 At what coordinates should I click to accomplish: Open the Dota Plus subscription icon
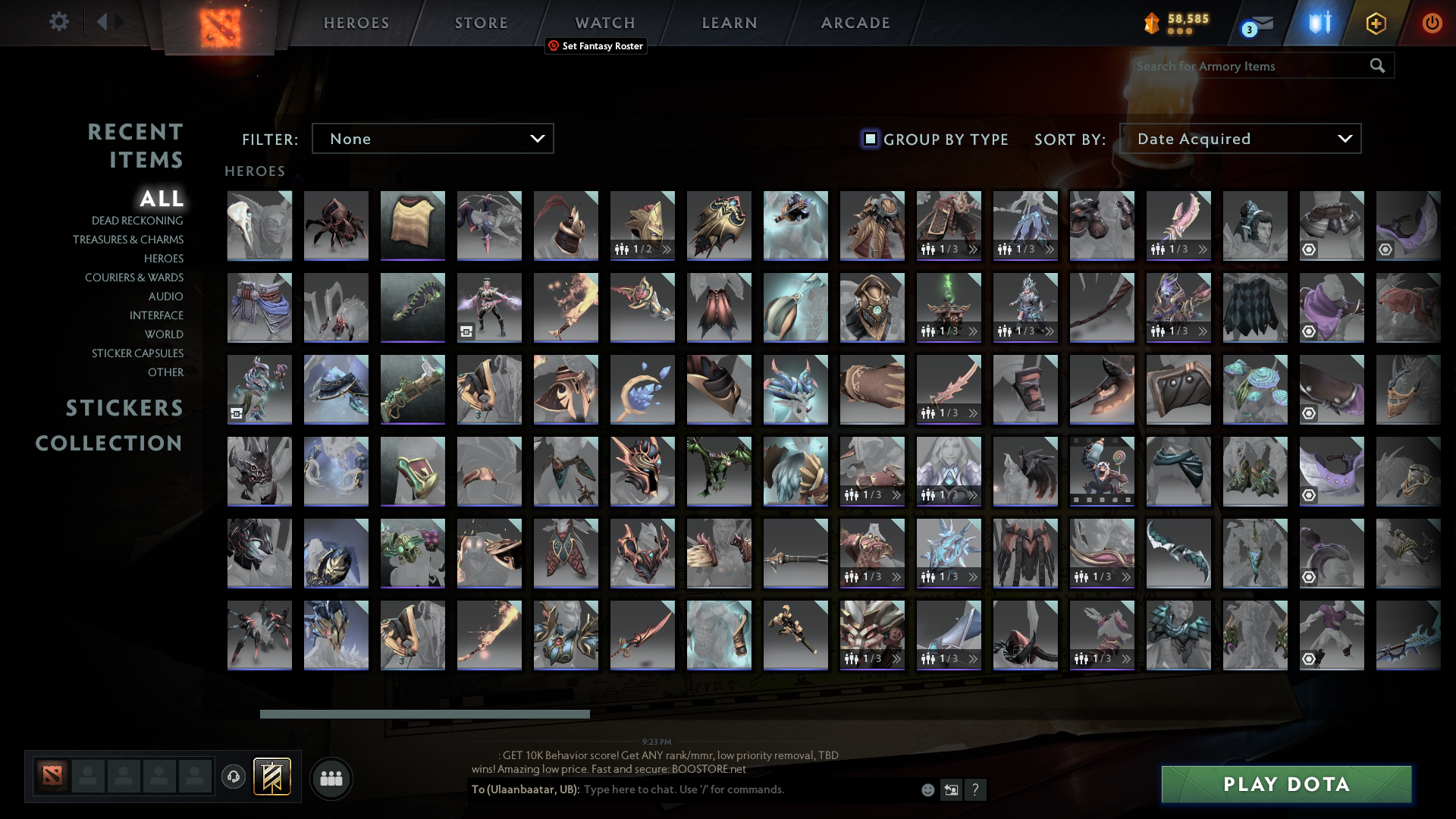pos(1375,23)
